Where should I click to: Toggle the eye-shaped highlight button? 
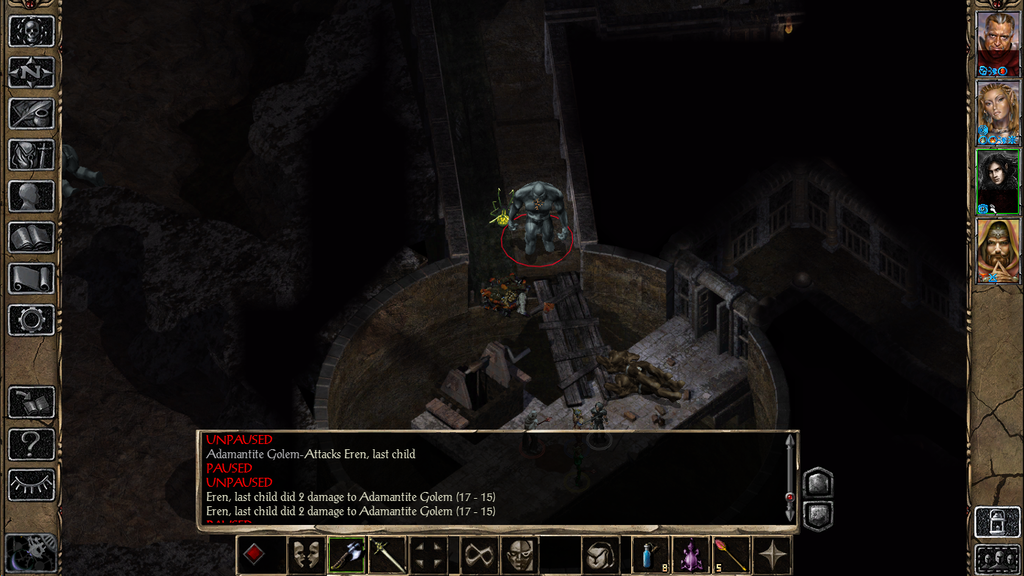click(x=31, y=485)
